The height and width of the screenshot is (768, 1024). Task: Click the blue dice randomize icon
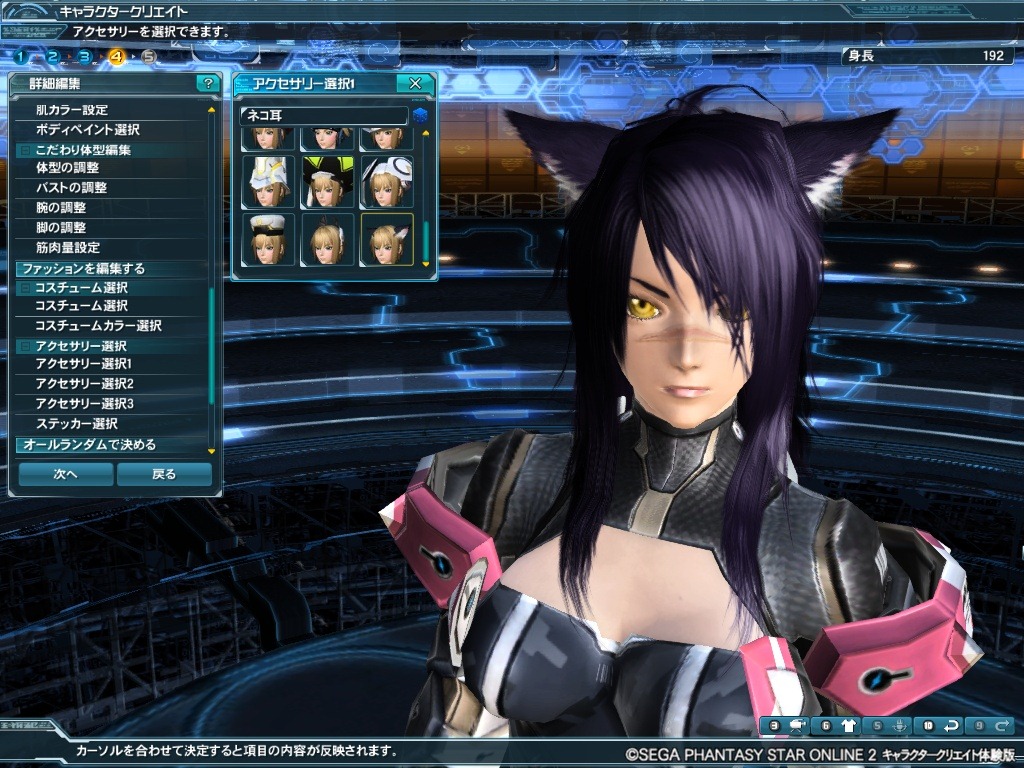[x=421, y=116]
